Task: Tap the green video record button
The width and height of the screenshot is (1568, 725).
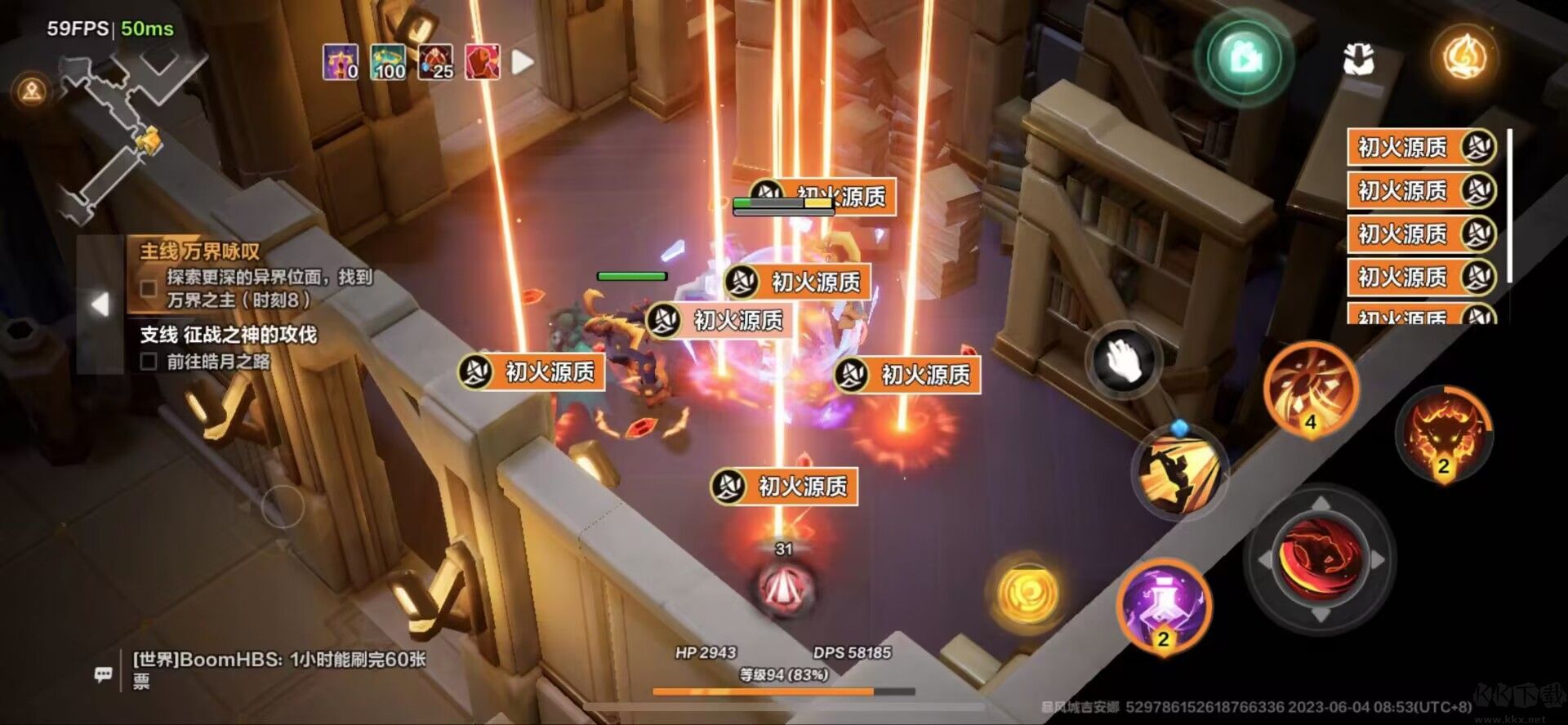Action: [x=1244, y=59]
